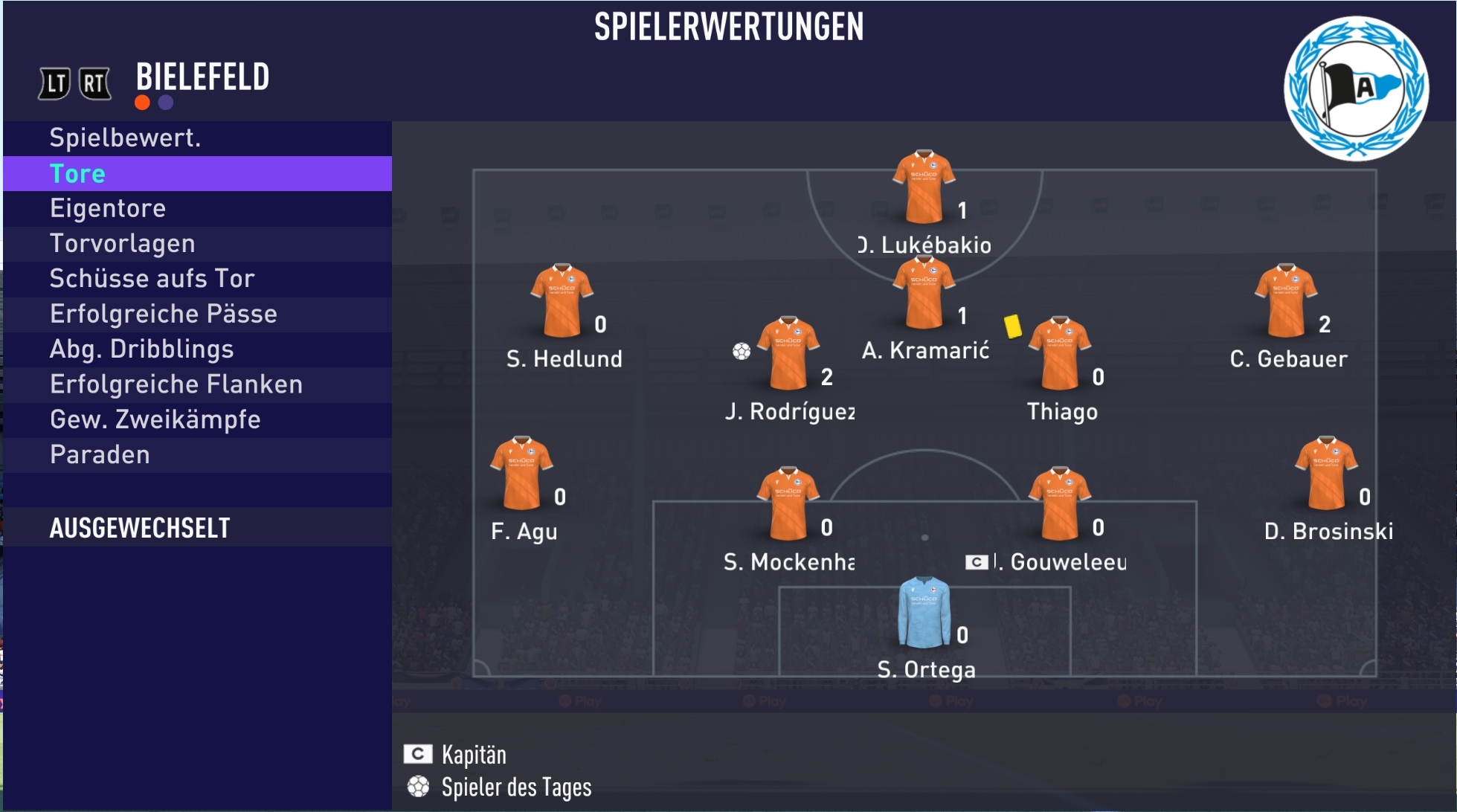Viewport: 1457px width, 812px height.
Task: Switch to Erfolgreiche Pässe stats
Action: point(197,315)
